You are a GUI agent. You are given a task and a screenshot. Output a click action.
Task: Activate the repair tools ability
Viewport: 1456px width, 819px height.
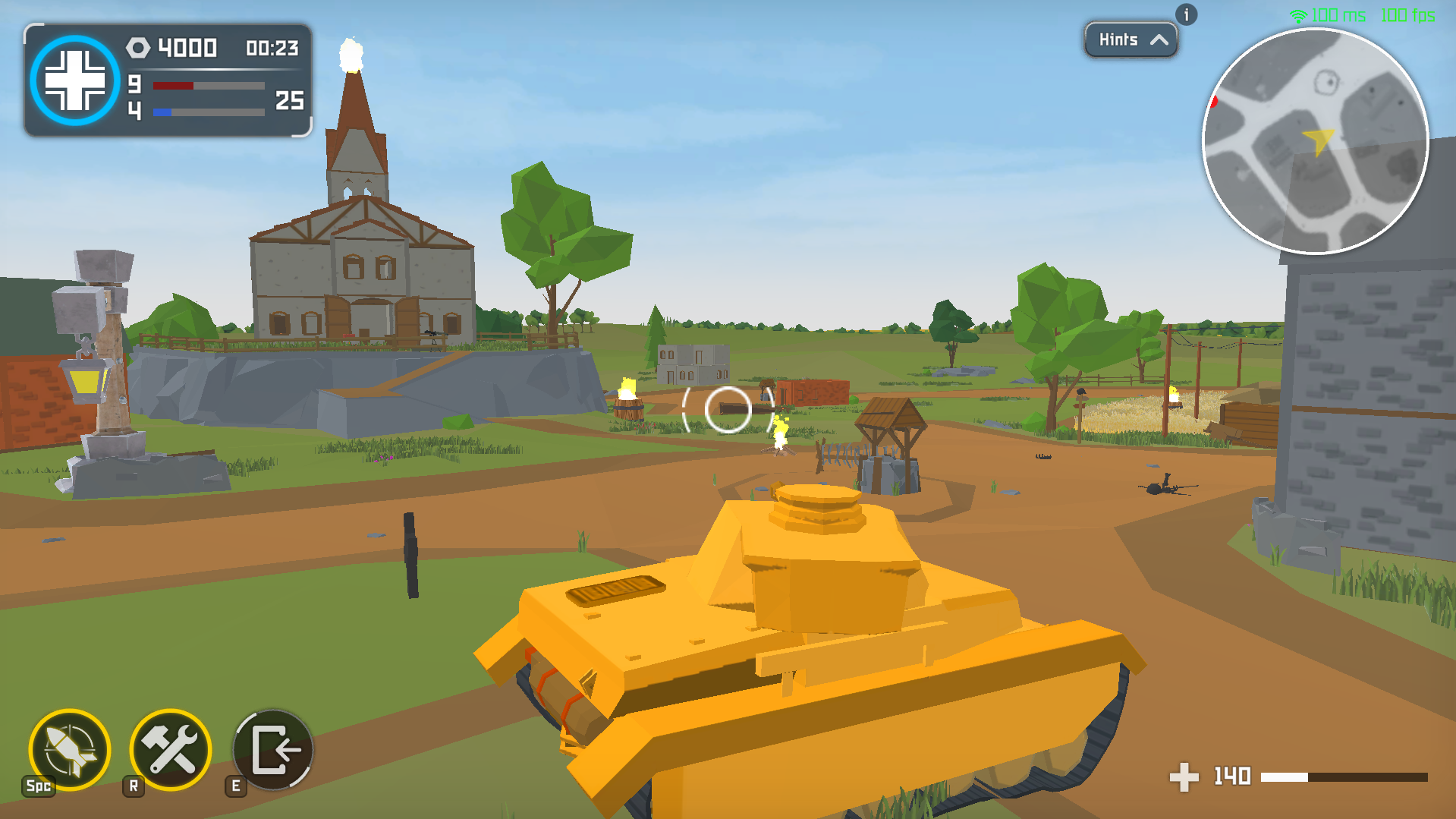pyautogui.click(x=170, y=751)
